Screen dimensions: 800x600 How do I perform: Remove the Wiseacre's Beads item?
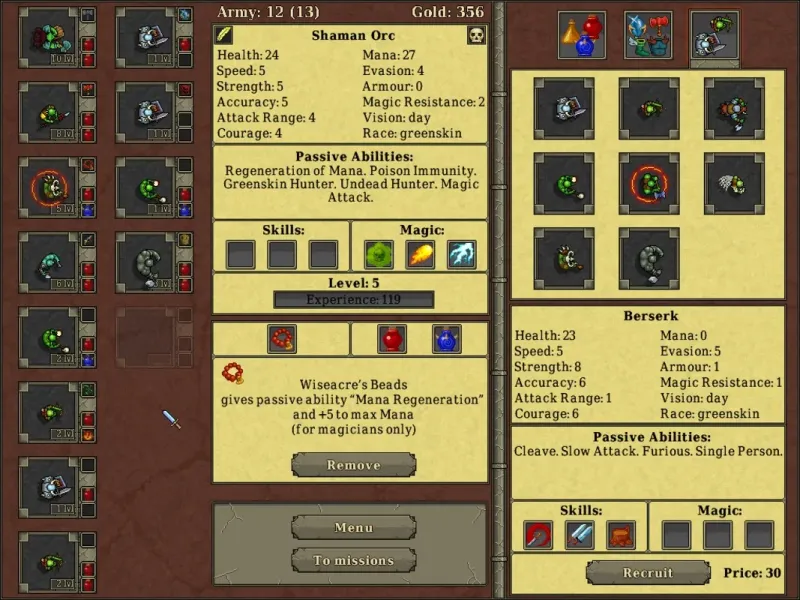[353, 465]
